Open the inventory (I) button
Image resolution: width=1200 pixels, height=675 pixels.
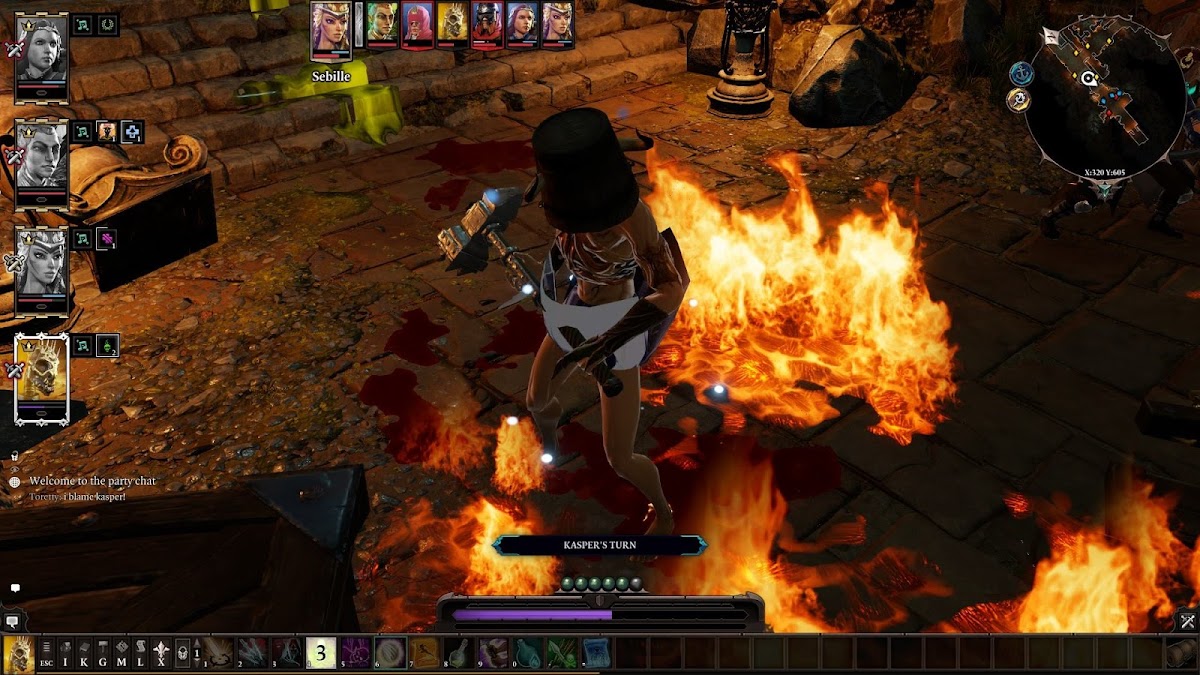[65, 652]
